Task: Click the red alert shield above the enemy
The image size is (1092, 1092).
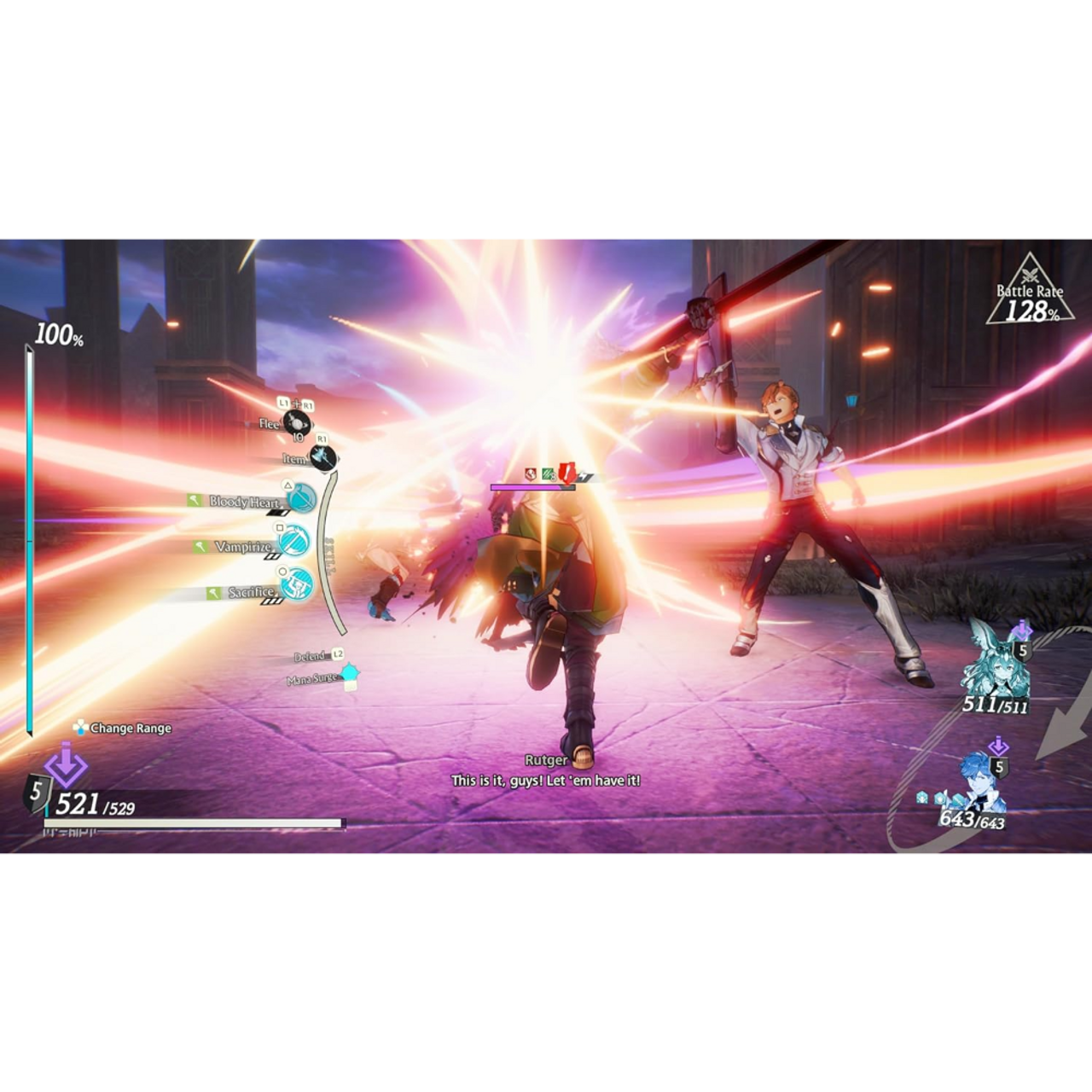Action: (566, 473)
